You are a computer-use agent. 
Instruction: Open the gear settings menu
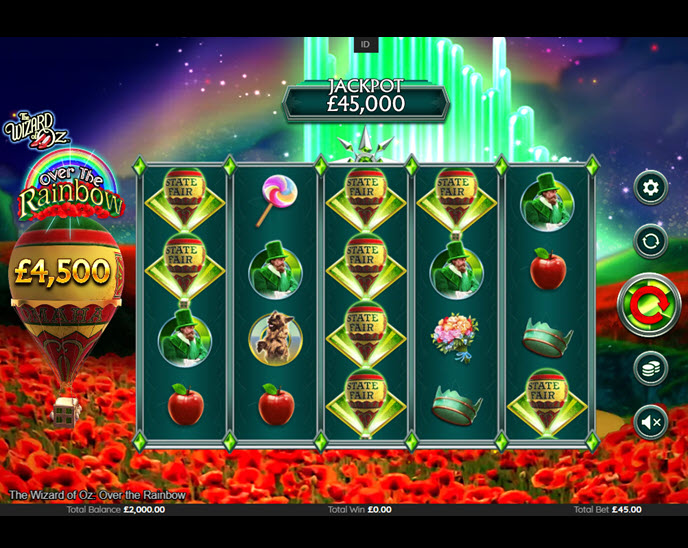tap(651, 187)
